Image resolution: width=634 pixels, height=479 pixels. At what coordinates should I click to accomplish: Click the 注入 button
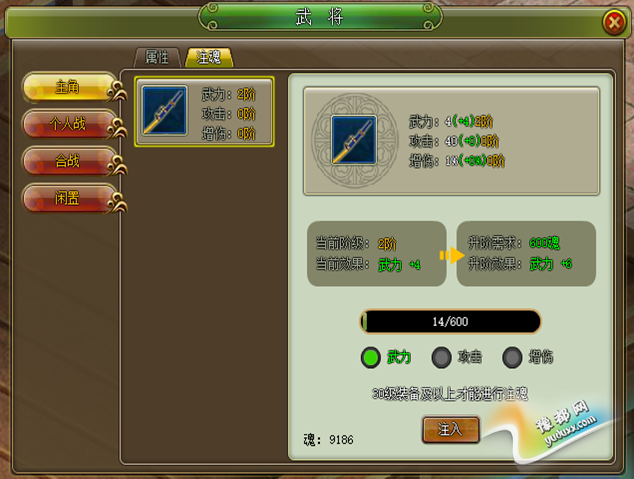(451, 429)
